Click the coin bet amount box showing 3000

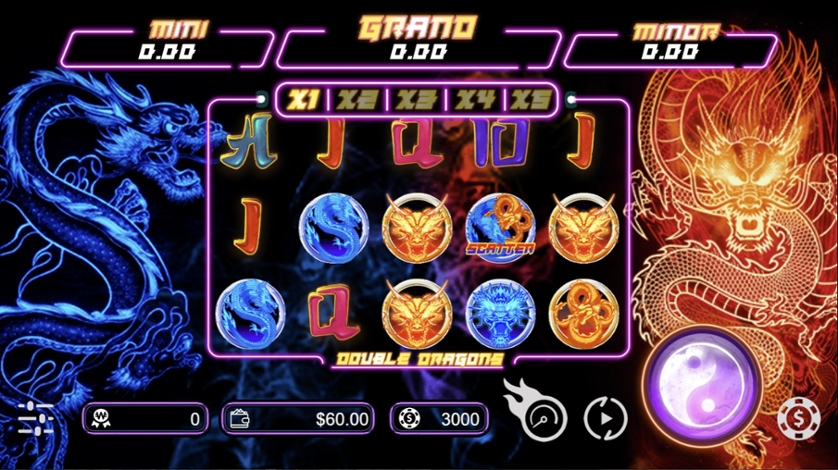point(441,419)
